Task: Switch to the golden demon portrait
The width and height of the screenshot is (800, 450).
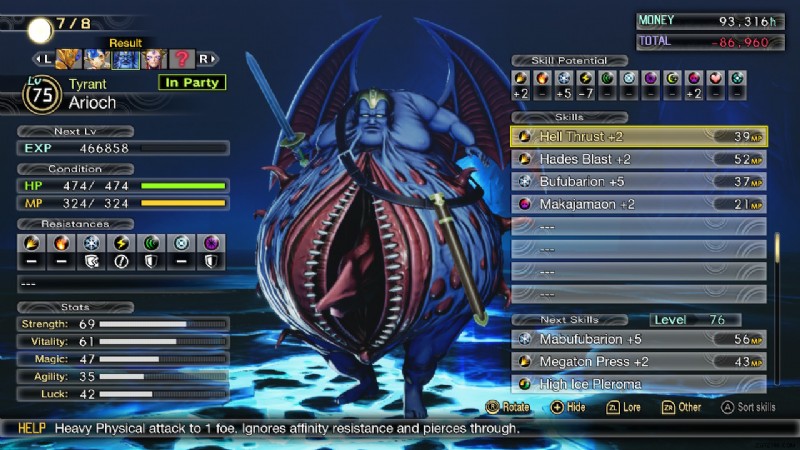Action: click(x=69, y=59)
